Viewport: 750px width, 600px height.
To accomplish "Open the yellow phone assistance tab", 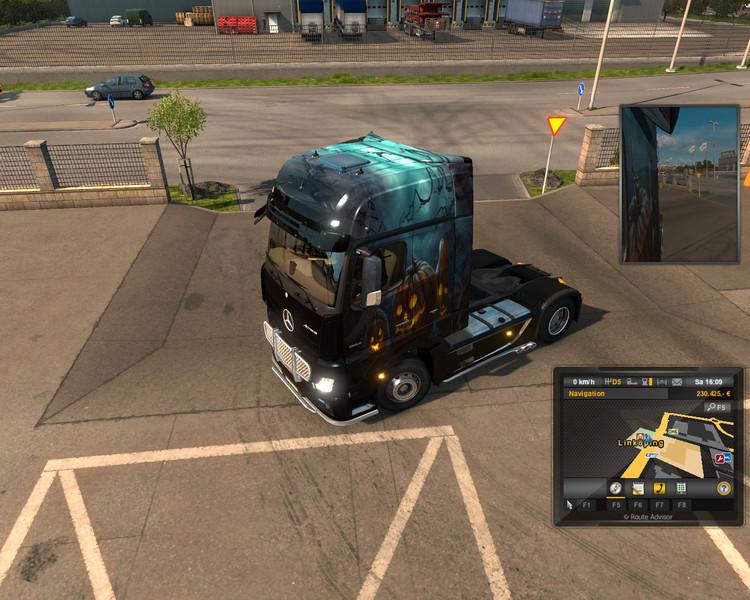I will pos(659,488).
